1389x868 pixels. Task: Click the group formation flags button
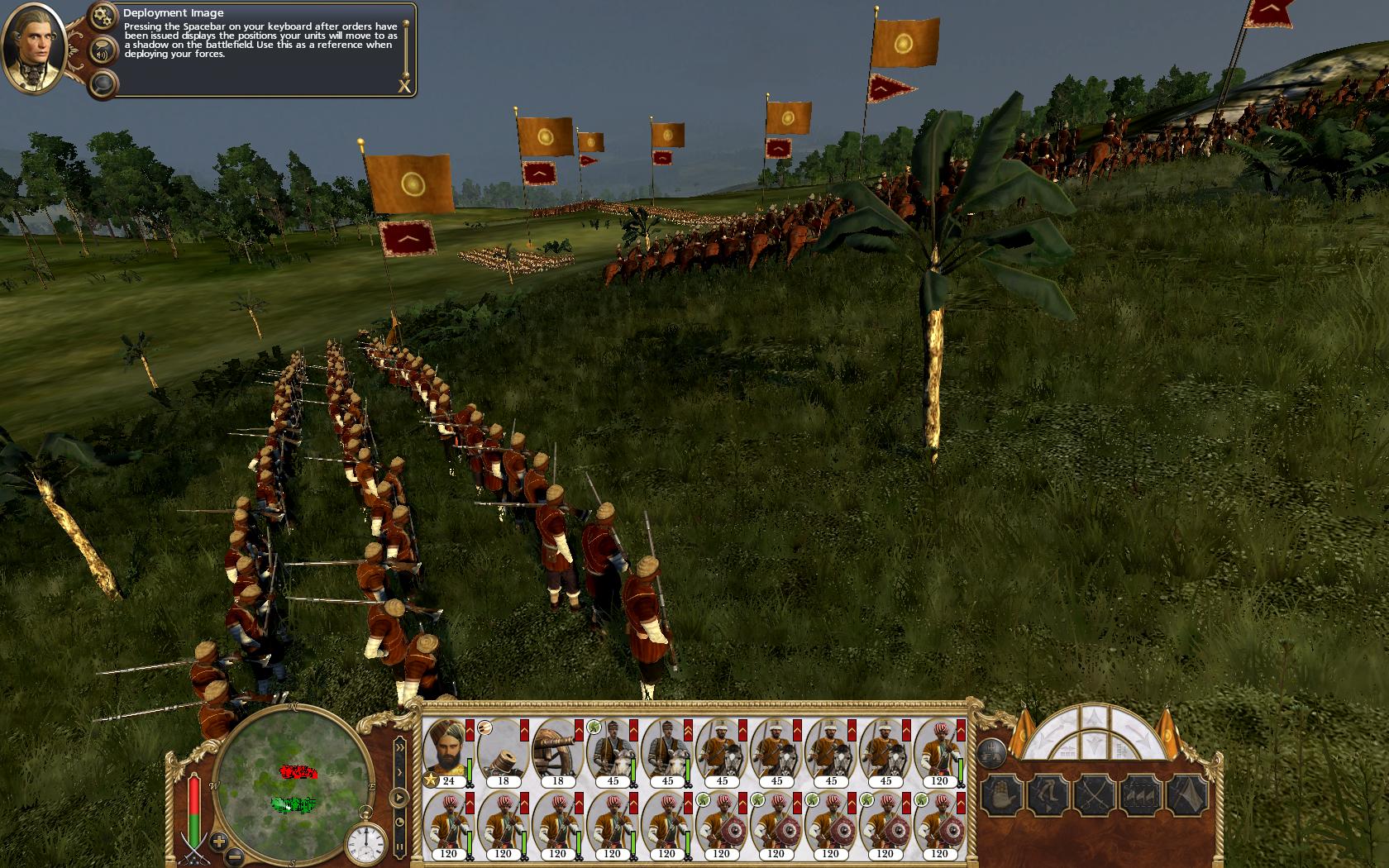coord(1143,795)
